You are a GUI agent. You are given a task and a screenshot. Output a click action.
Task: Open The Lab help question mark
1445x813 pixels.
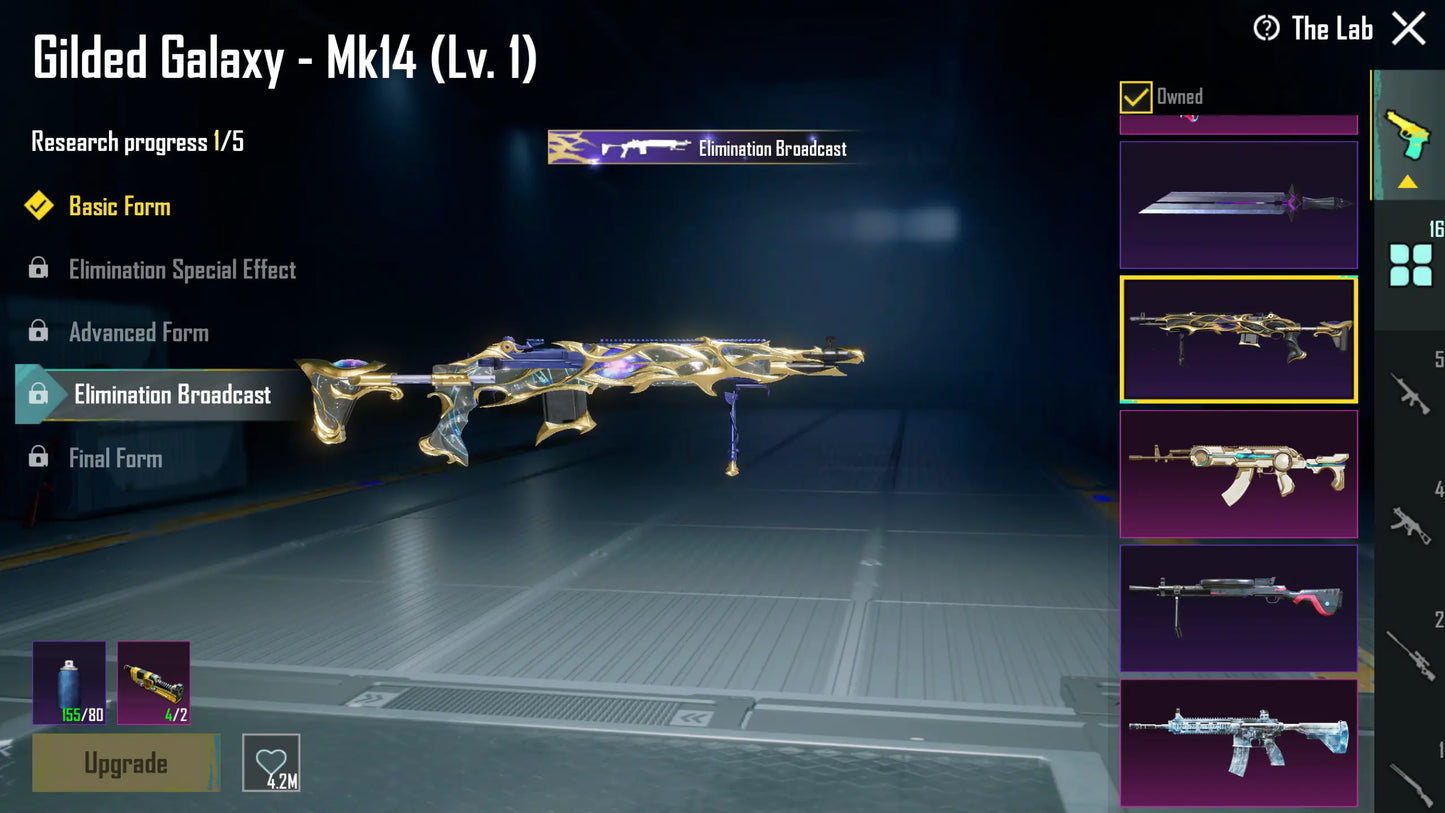[1266, 29]
